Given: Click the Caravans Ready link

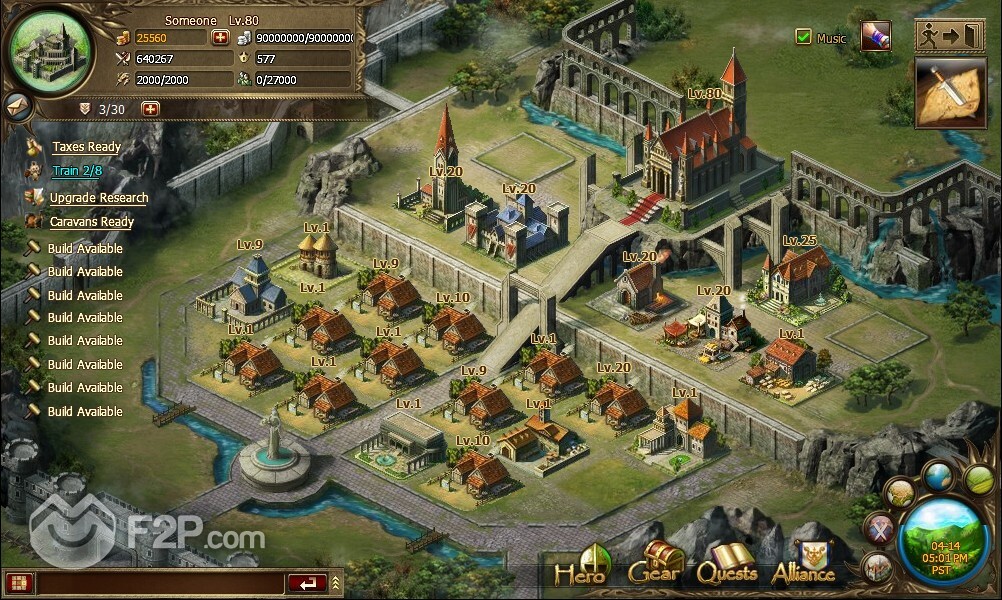Looking at the screenshot, I should (91, 222).
